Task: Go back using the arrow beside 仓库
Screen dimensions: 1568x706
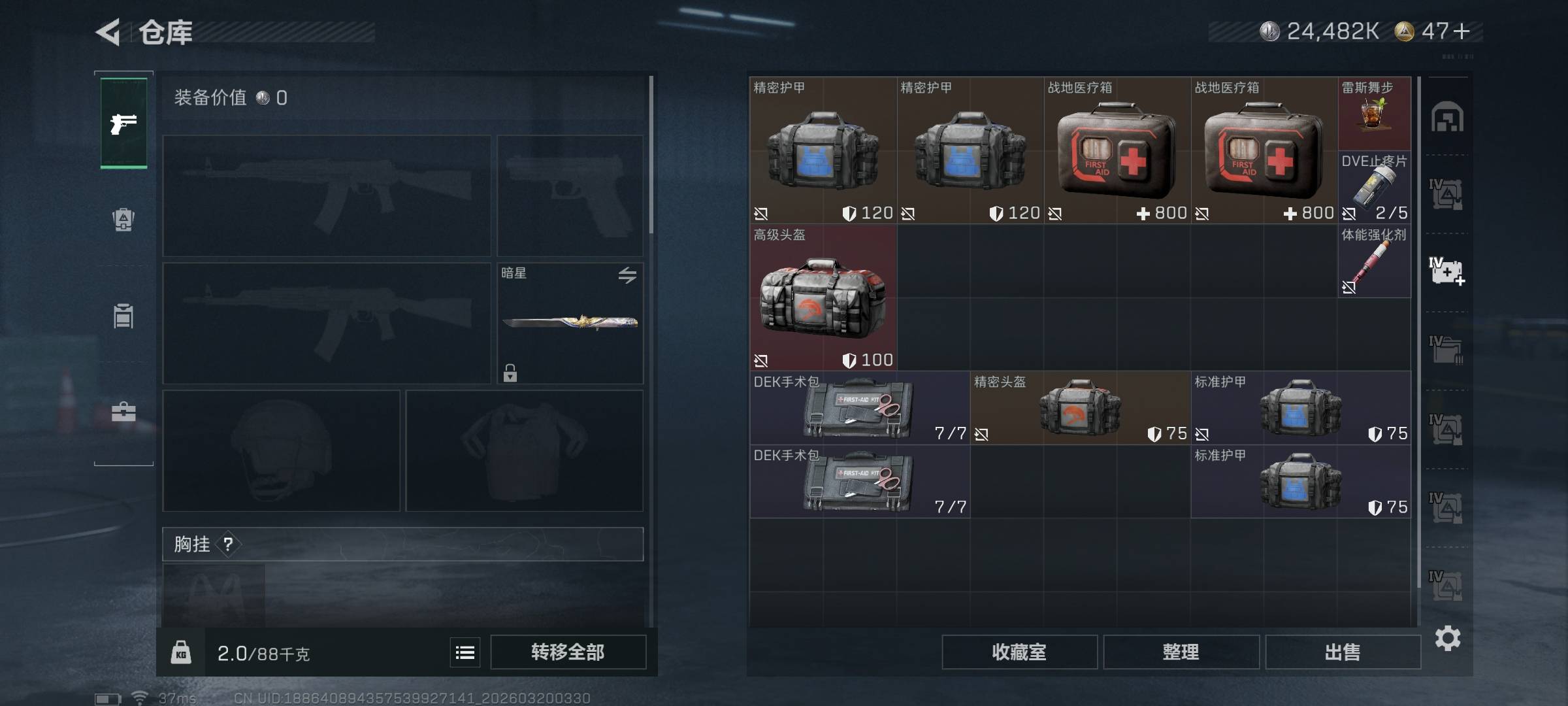Action: coord(108,32)
